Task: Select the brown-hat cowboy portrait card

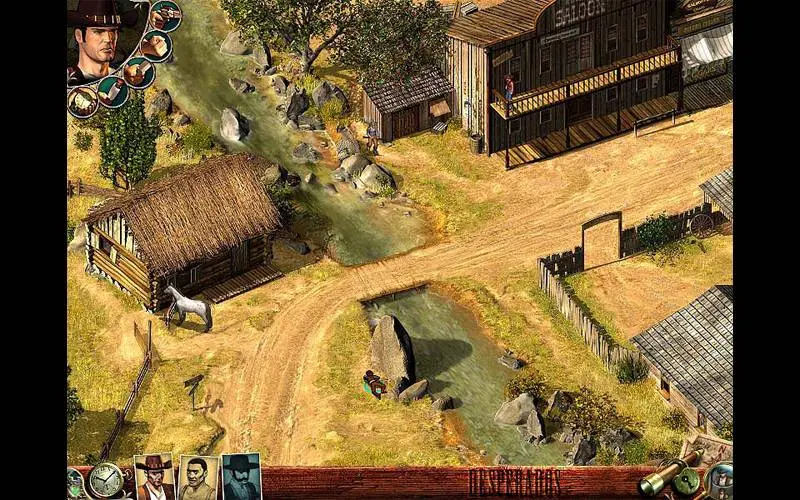Action: point(154,477)
